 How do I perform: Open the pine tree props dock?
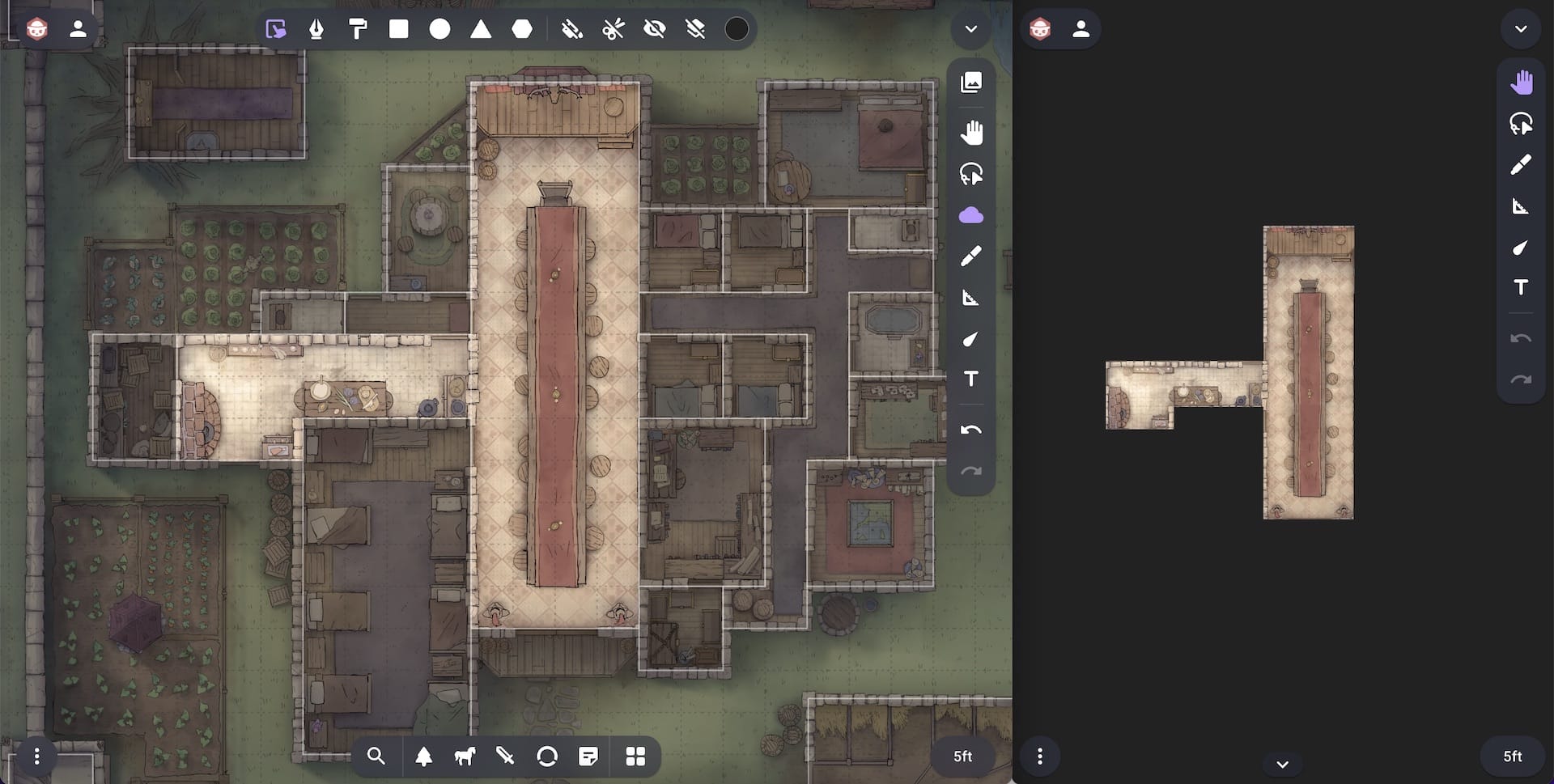(423, 756)
